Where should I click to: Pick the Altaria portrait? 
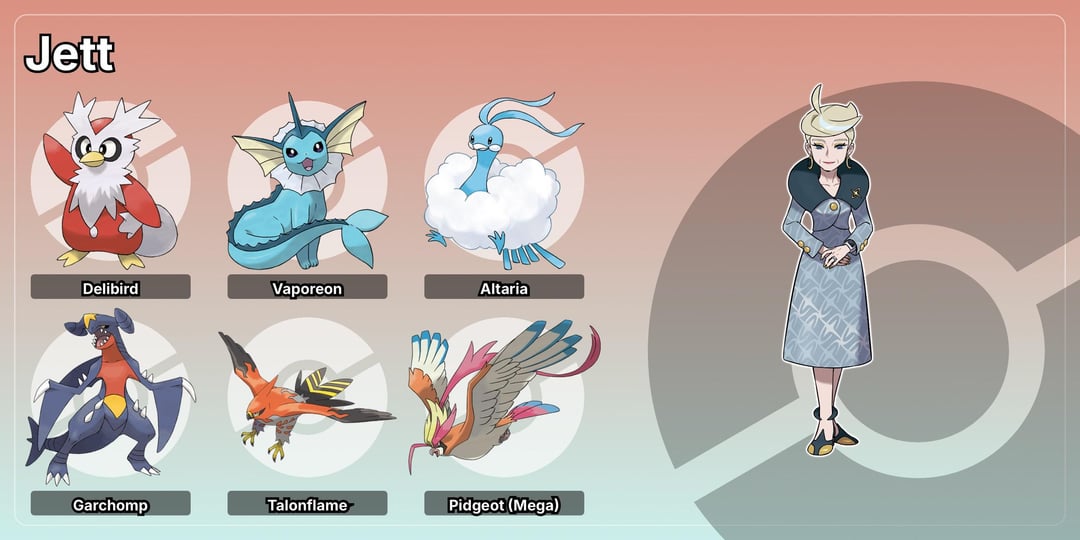pyautogui.click(x=503, y=188)
